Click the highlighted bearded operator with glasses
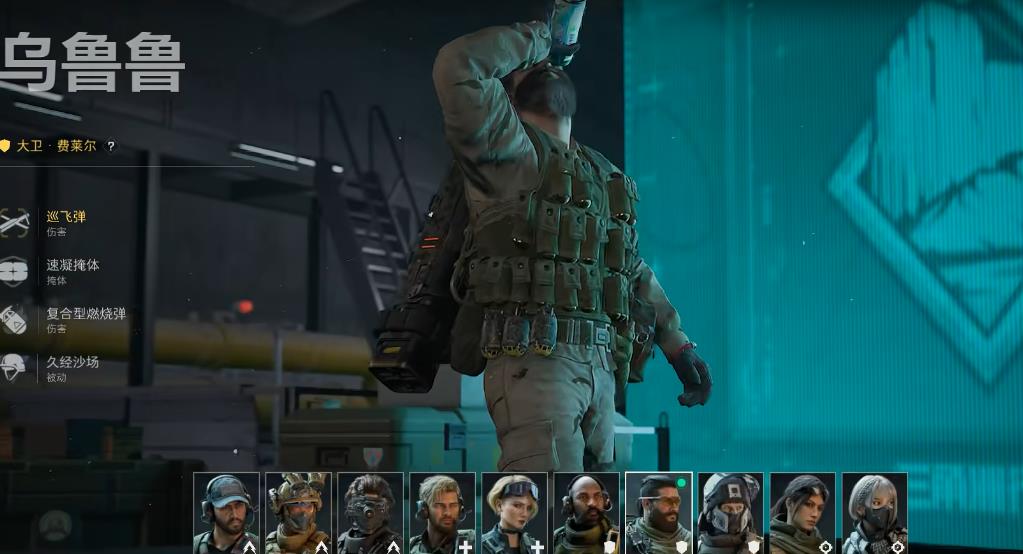 click(659, 512)
